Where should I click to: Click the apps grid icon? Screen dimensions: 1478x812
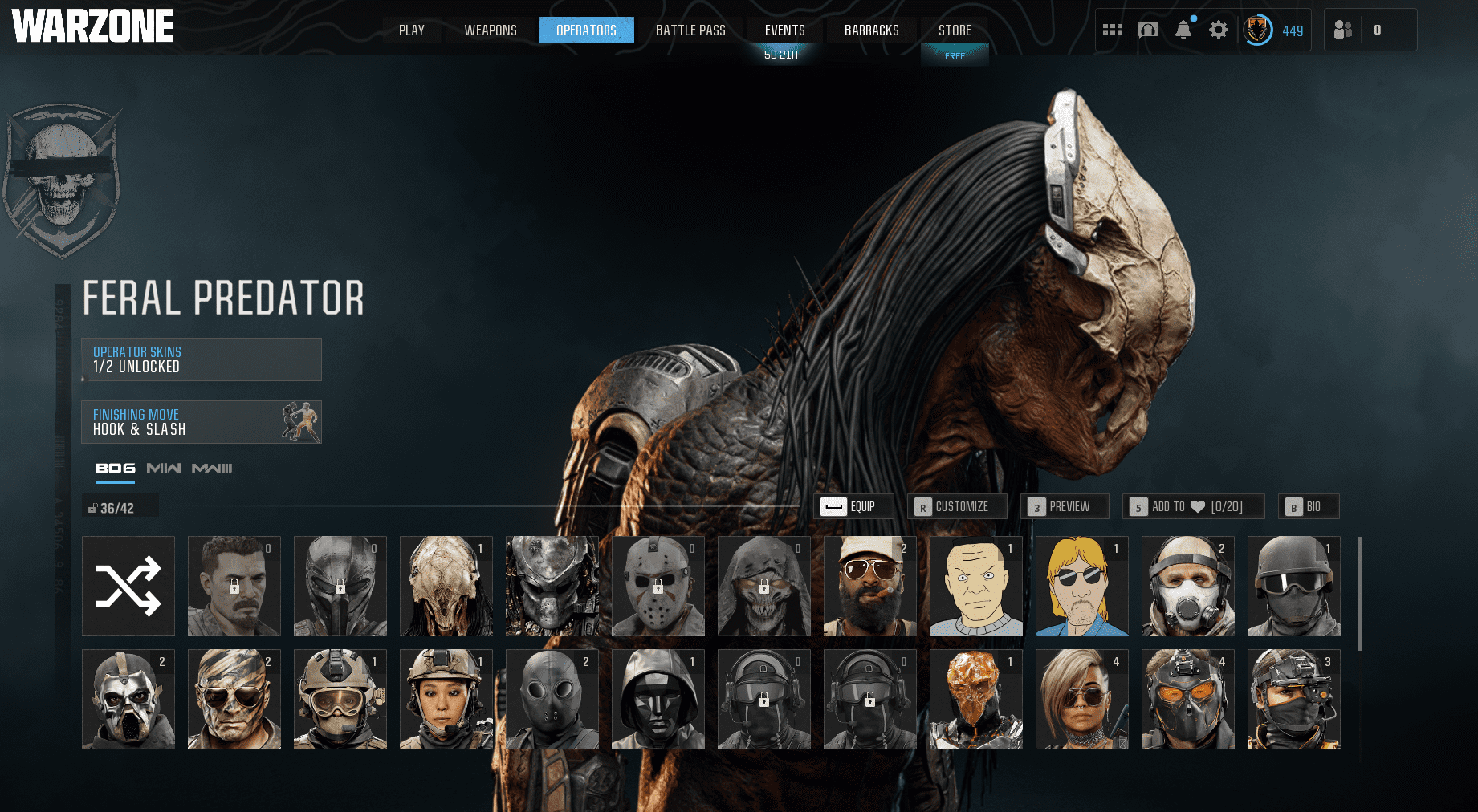pos(1113,29)
